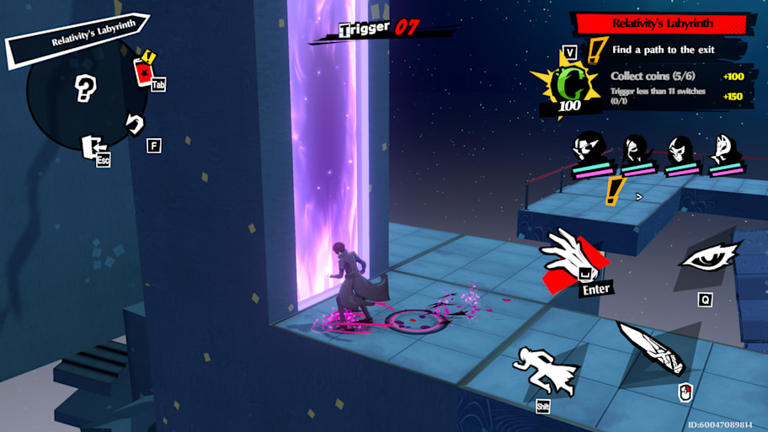The height and width of the screenshot is (432, 768).
Task: Click the question mark help icon
Action: pos(85,89)
